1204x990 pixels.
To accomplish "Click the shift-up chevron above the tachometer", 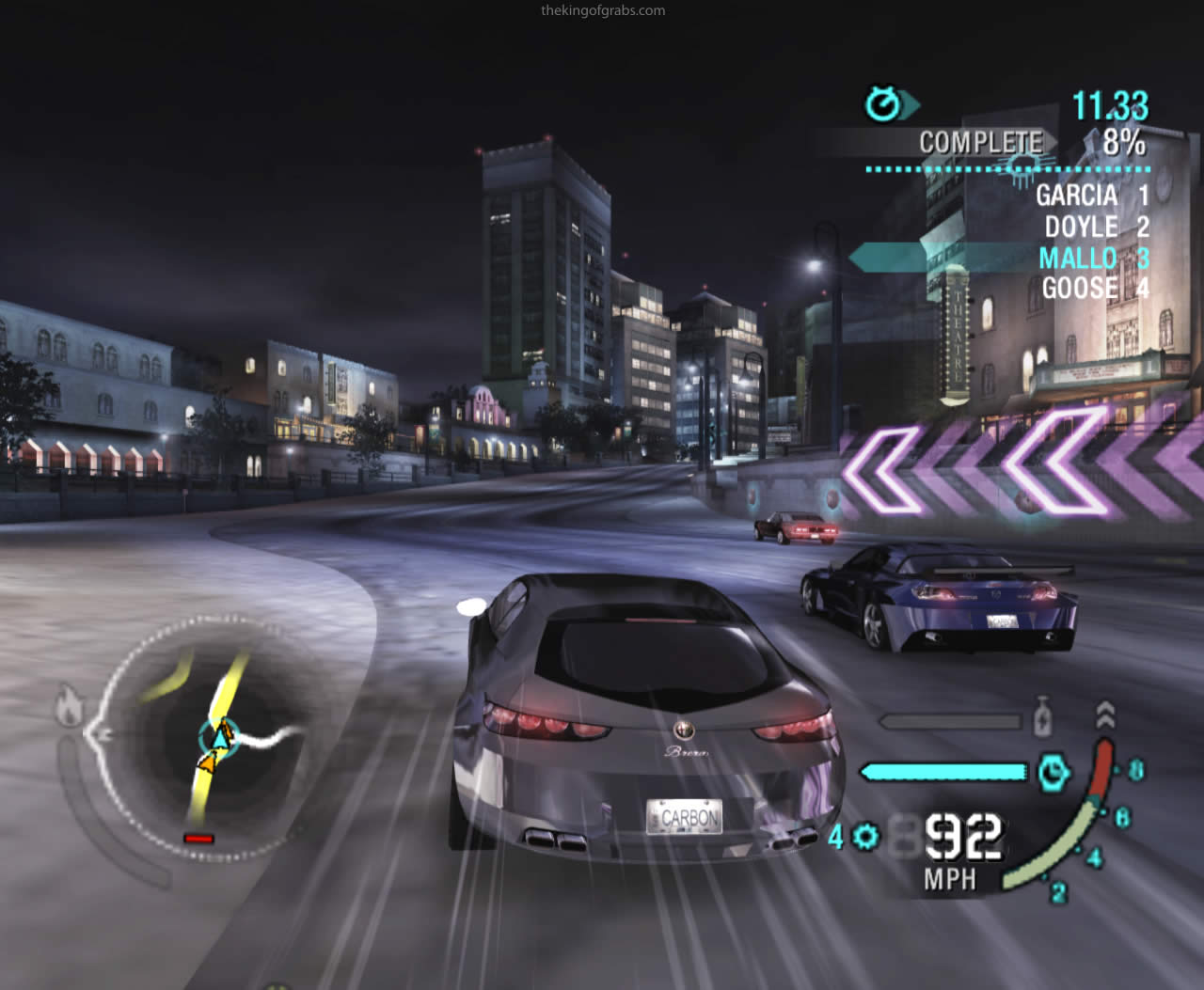I will 1105,715.
